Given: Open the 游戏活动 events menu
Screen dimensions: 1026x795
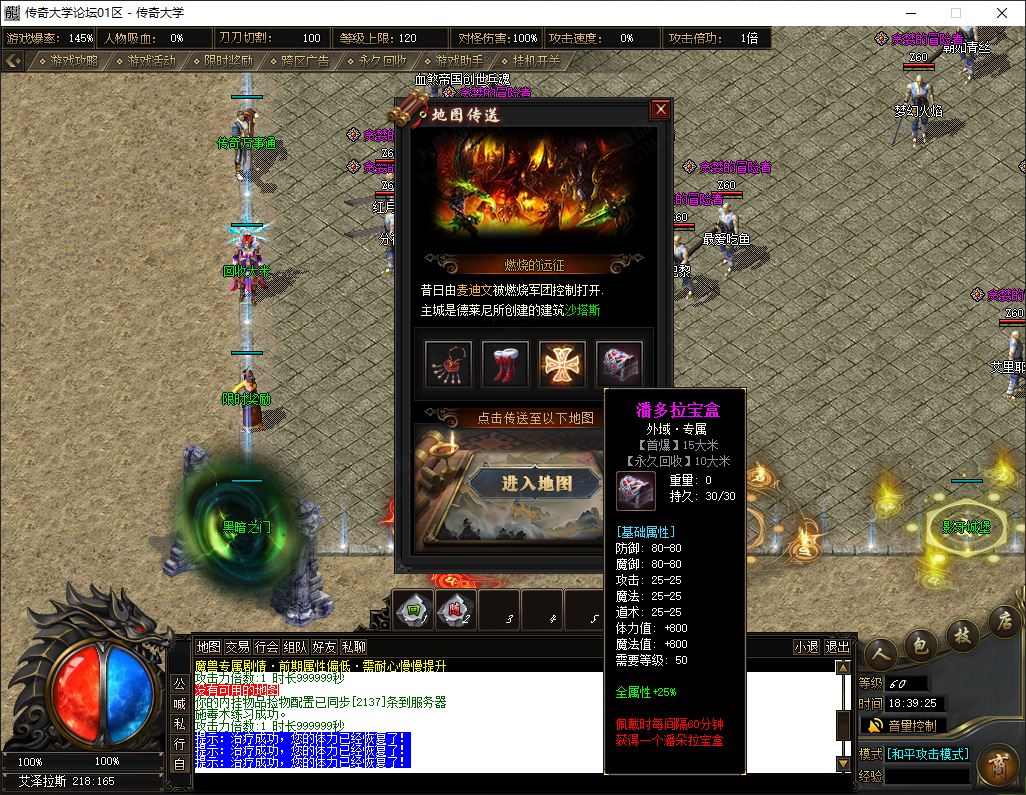Looking at the screenshot, I should [146, 61].
